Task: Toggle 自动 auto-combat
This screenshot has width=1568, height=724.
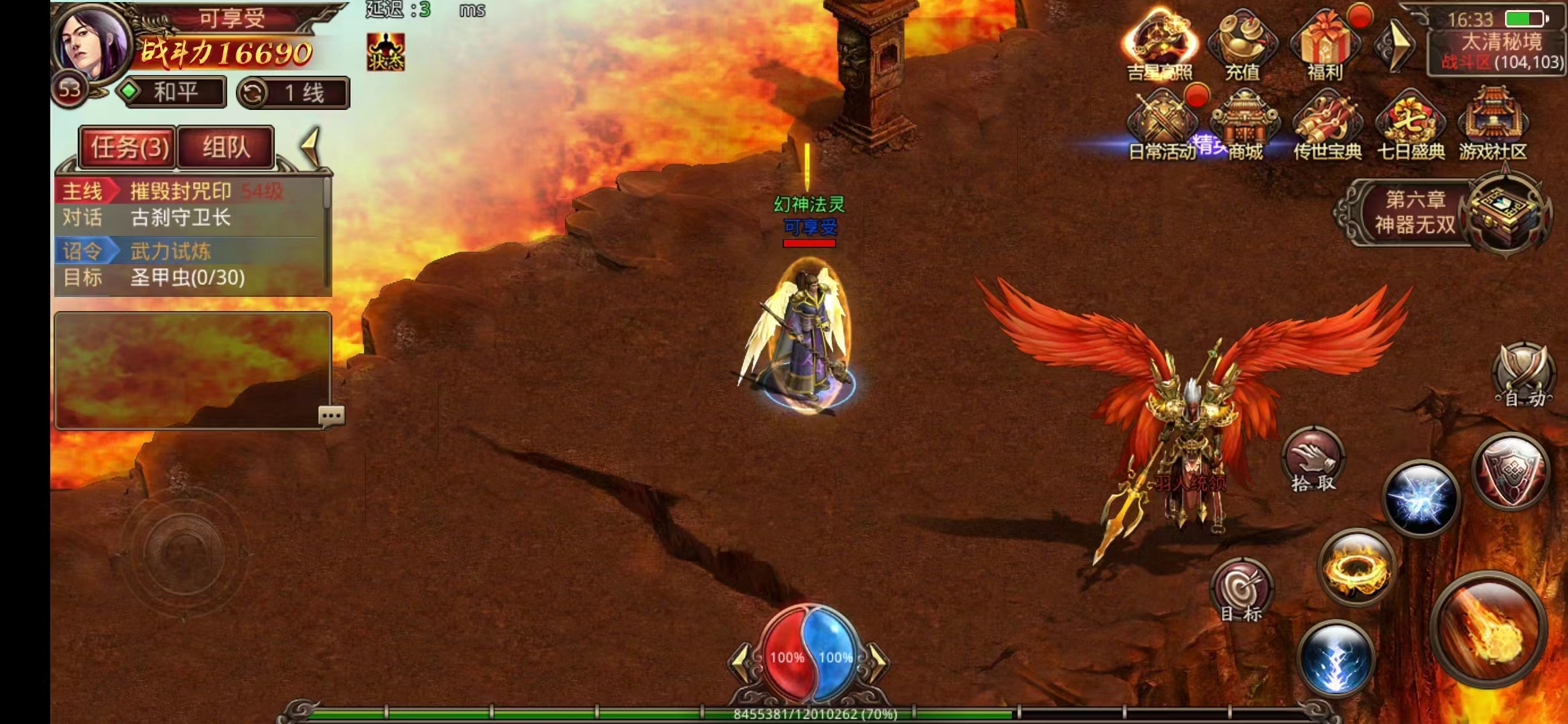Action: 1522,377
